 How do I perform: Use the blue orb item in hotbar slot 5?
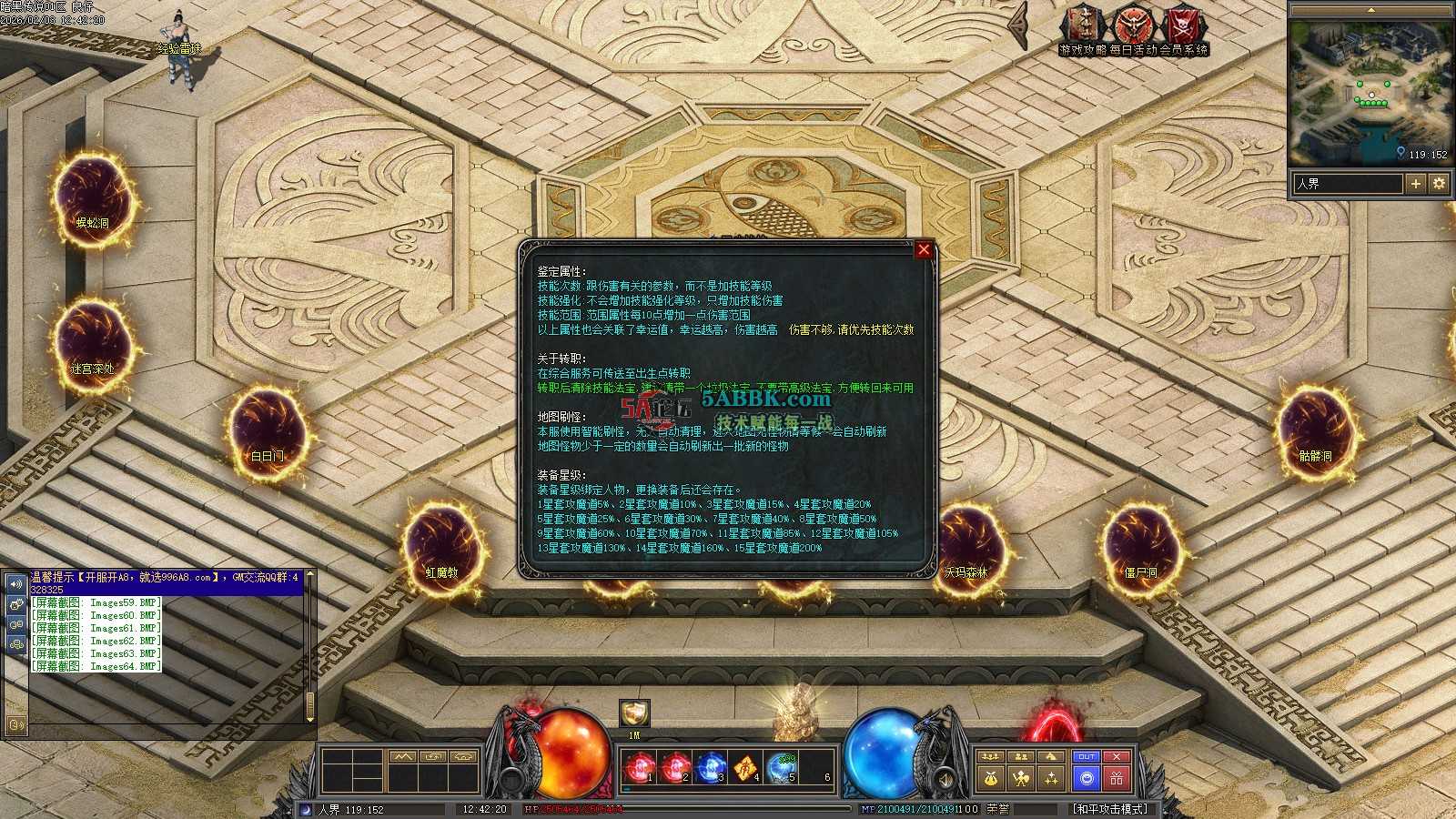point(781,769)
